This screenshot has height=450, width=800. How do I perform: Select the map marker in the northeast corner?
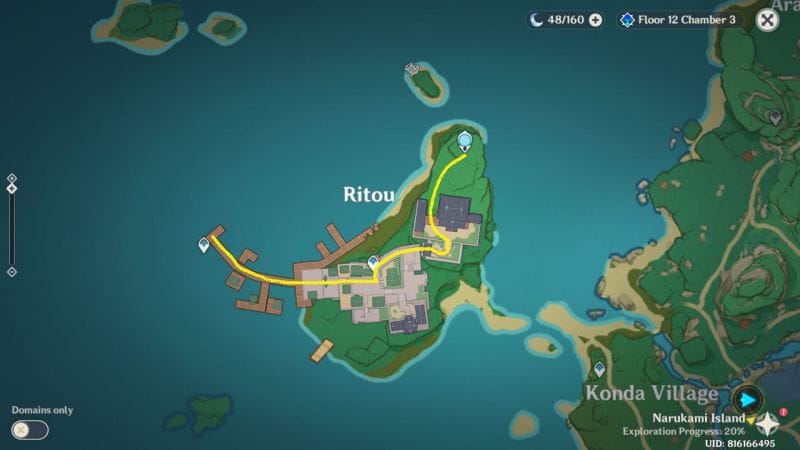tap(775, 117)
